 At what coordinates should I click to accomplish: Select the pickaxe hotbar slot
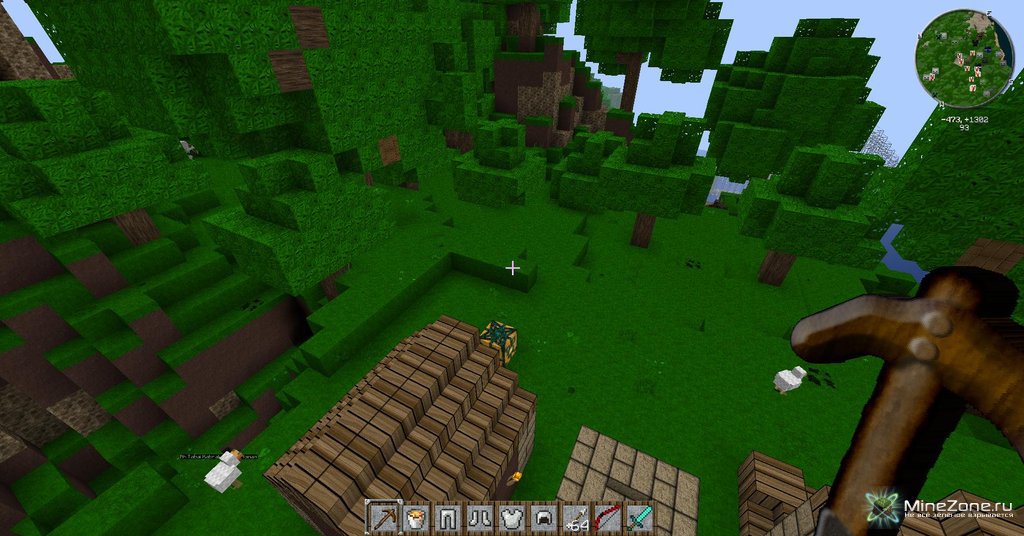point(381,517)
